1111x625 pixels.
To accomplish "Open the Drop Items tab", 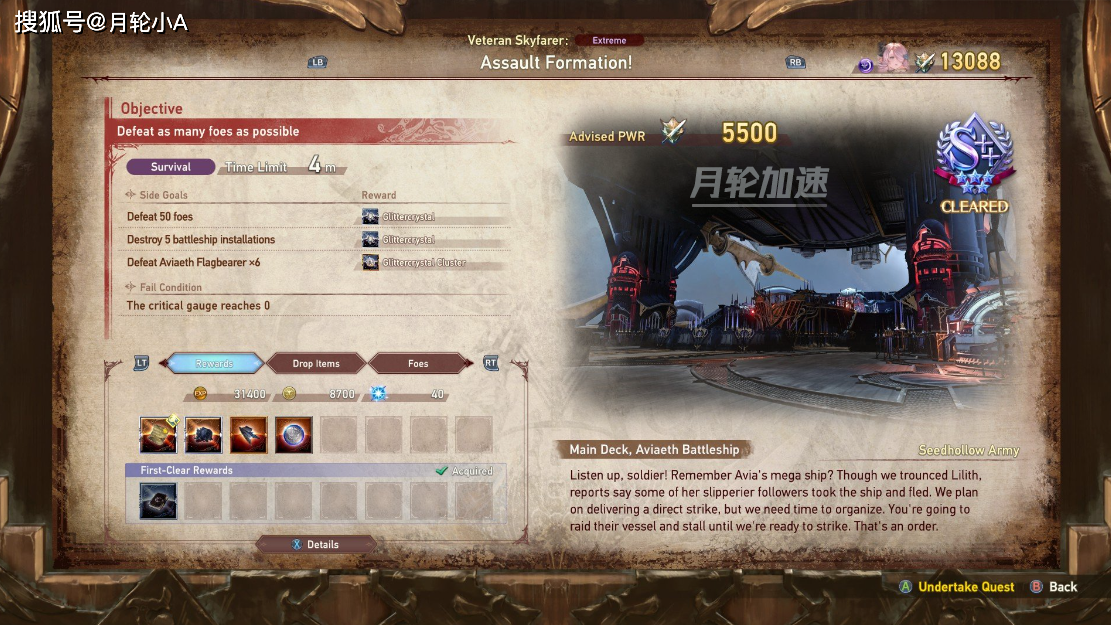I will coord(316,364).
